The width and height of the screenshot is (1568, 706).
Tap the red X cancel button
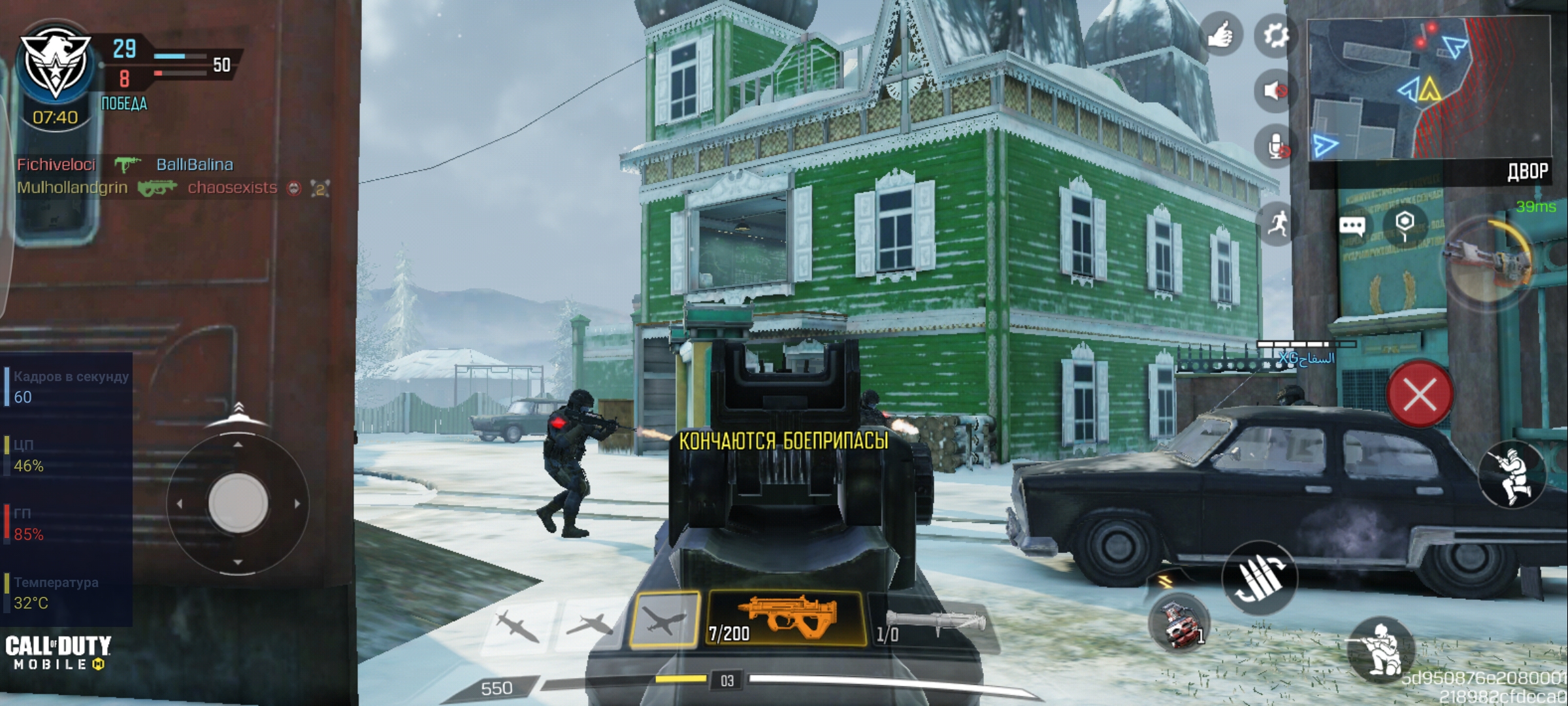click(1419, 395)
